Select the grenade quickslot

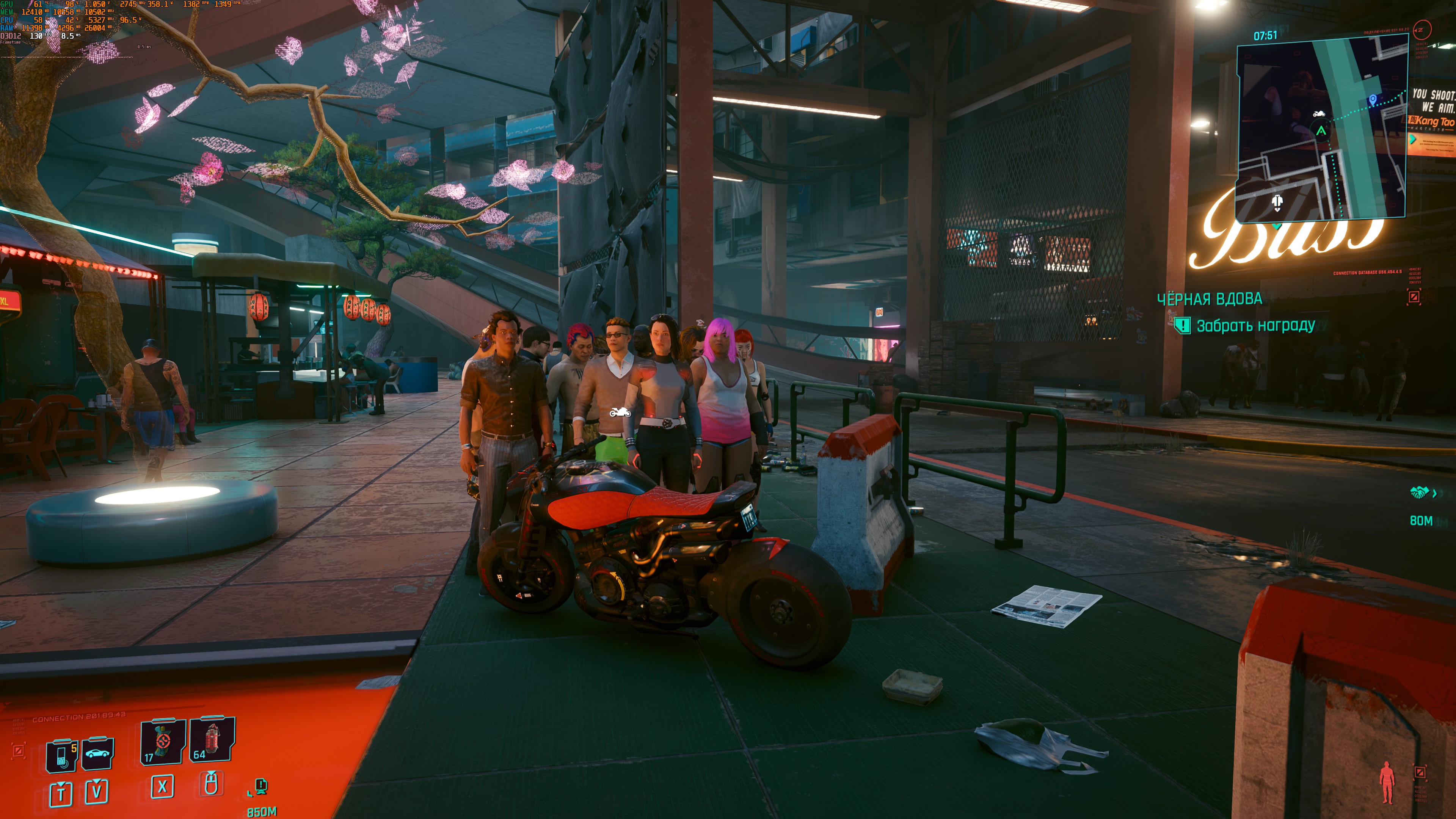tap(212, 740)
